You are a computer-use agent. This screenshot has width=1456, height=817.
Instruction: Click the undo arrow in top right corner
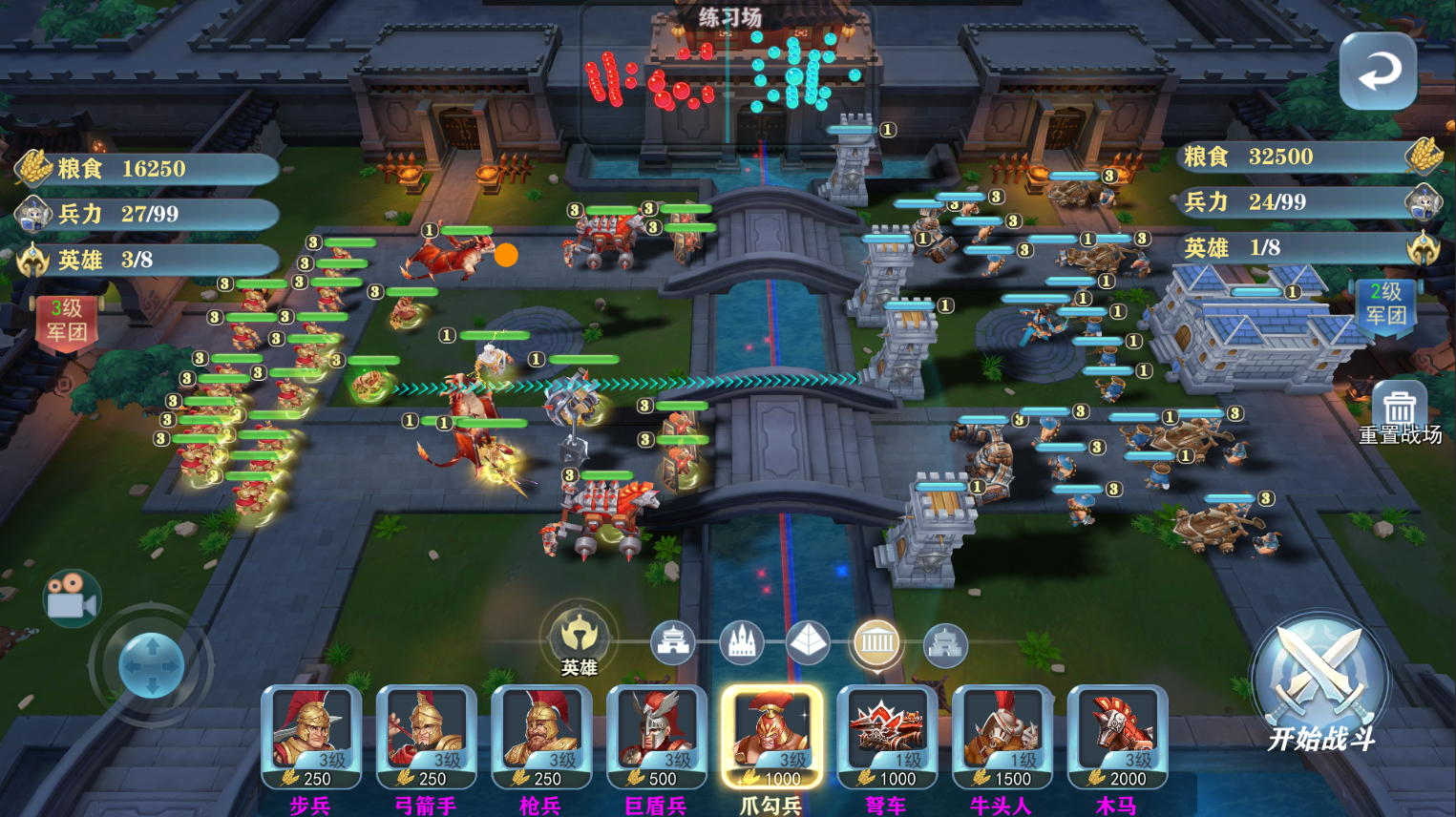point(1379,72)
